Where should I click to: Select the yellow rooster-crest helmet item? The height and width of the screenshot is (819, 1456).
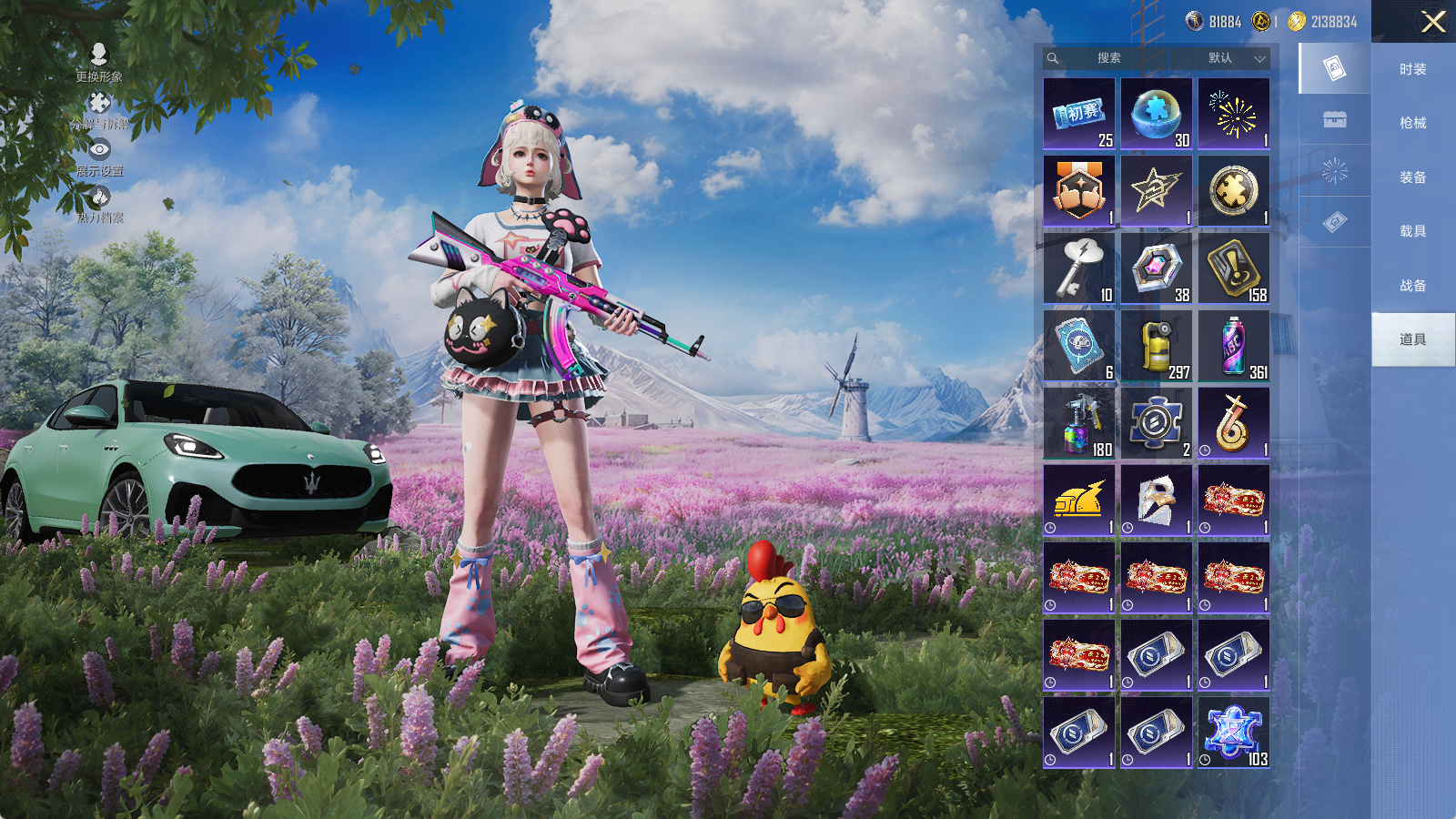[1079, 500]
